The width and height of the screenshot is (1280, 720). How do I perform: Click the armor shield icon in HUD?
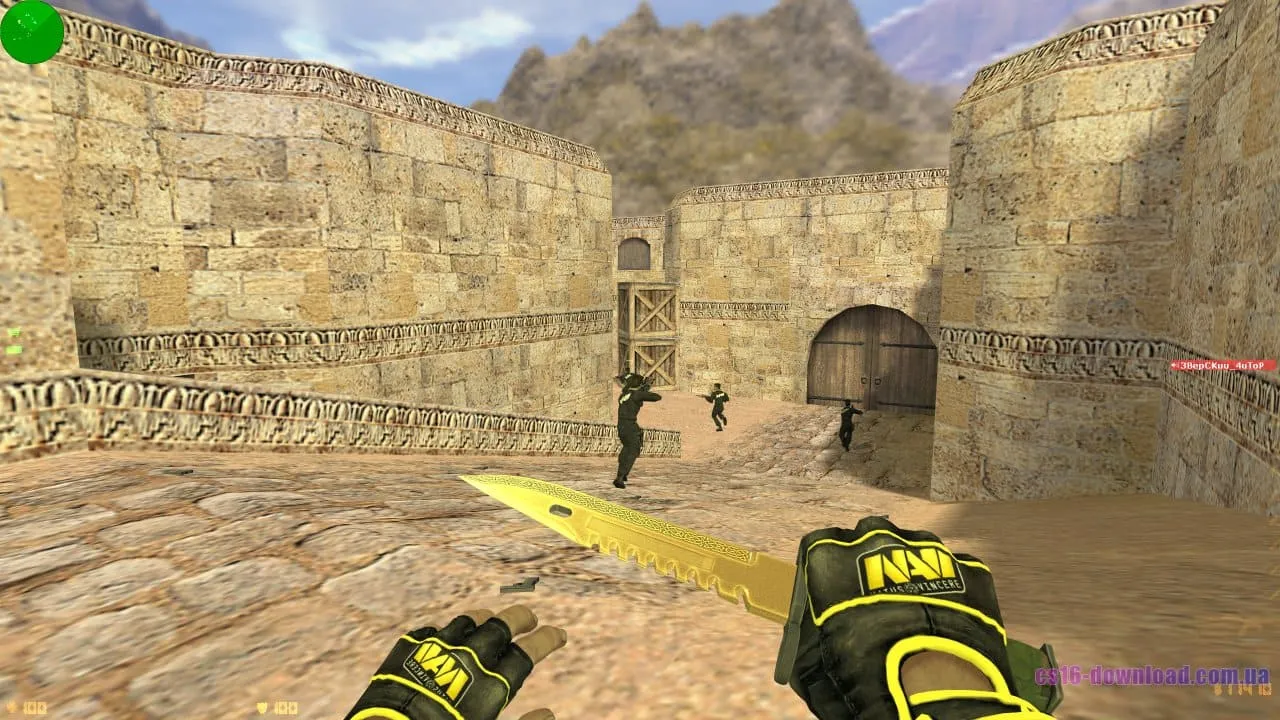coord(262,707)
